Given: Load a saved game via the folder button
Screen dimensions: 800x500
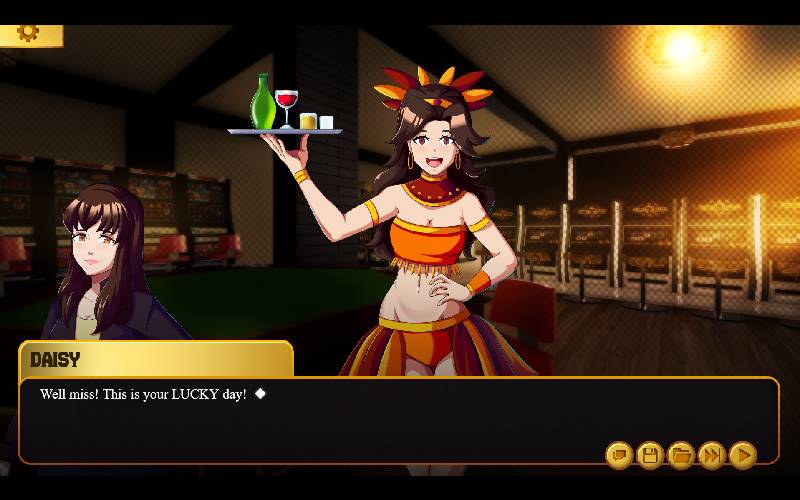Looking at the screenshot, I should 681,456.
